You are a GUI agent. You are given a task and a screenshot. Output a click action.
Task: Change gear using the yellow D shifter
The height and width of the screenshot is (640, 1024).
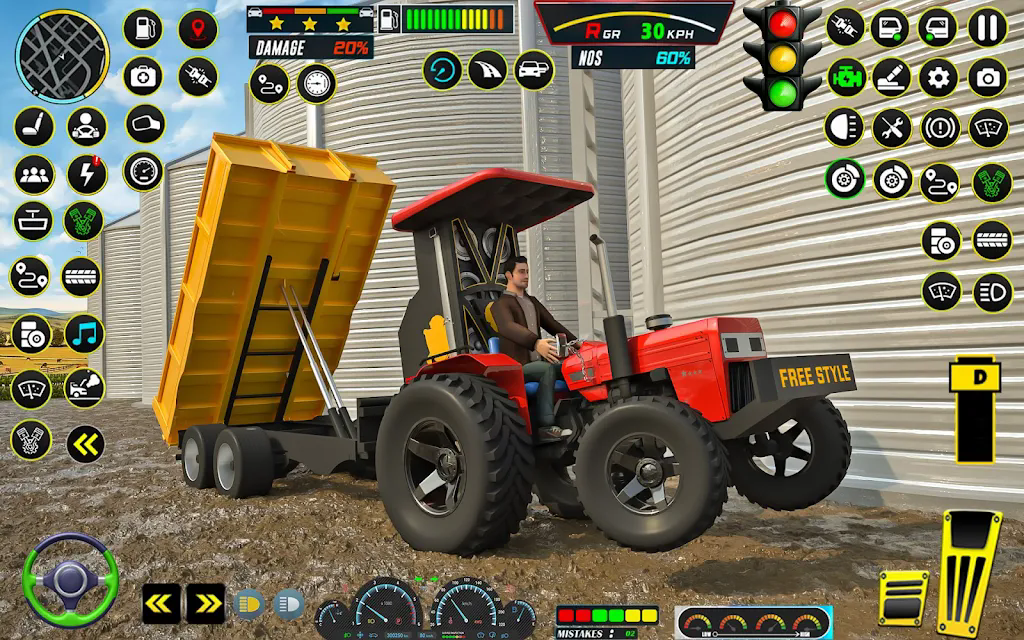tap(977, 409)
